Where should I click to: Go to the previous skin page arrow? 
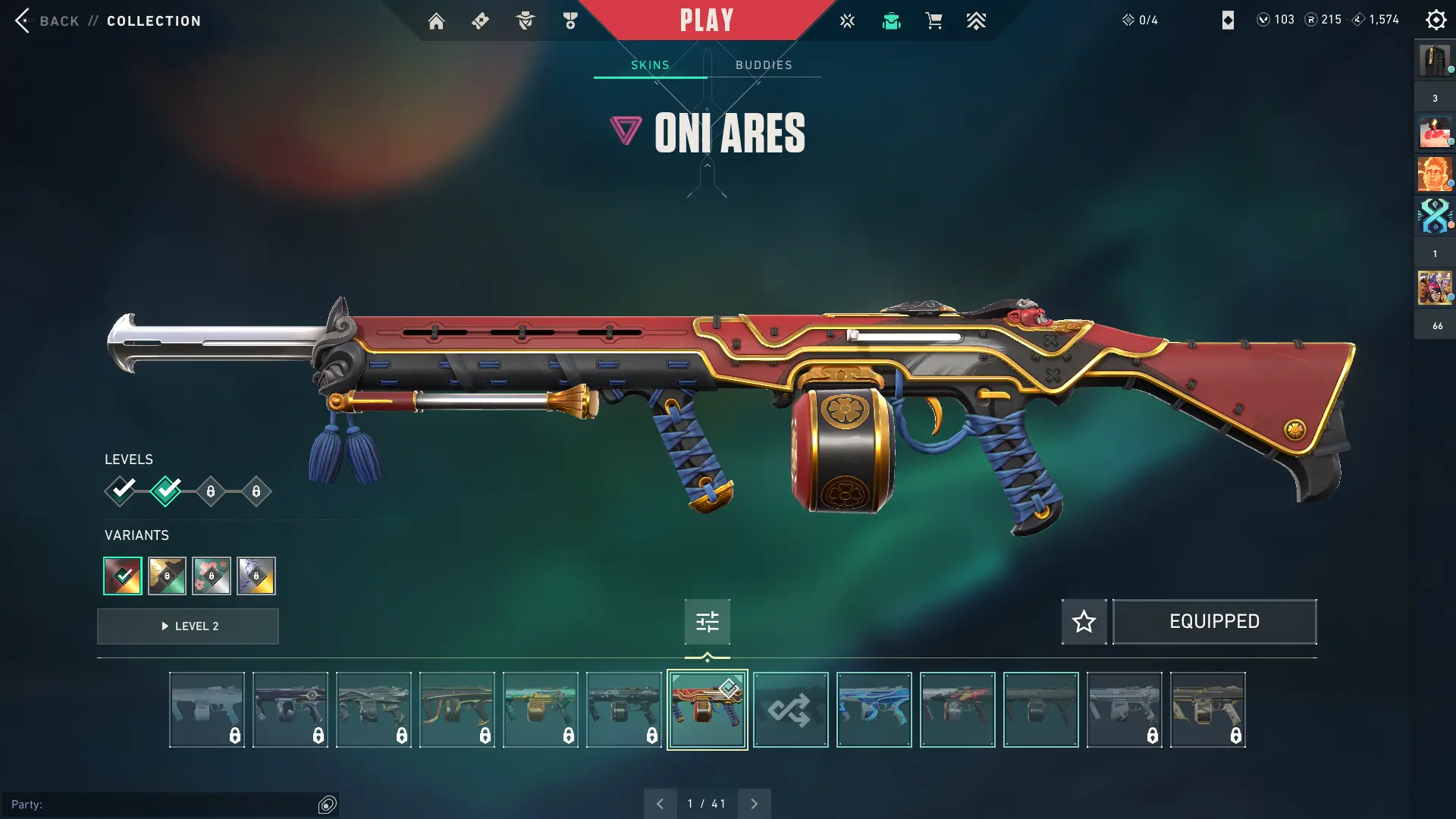(660, 804)
